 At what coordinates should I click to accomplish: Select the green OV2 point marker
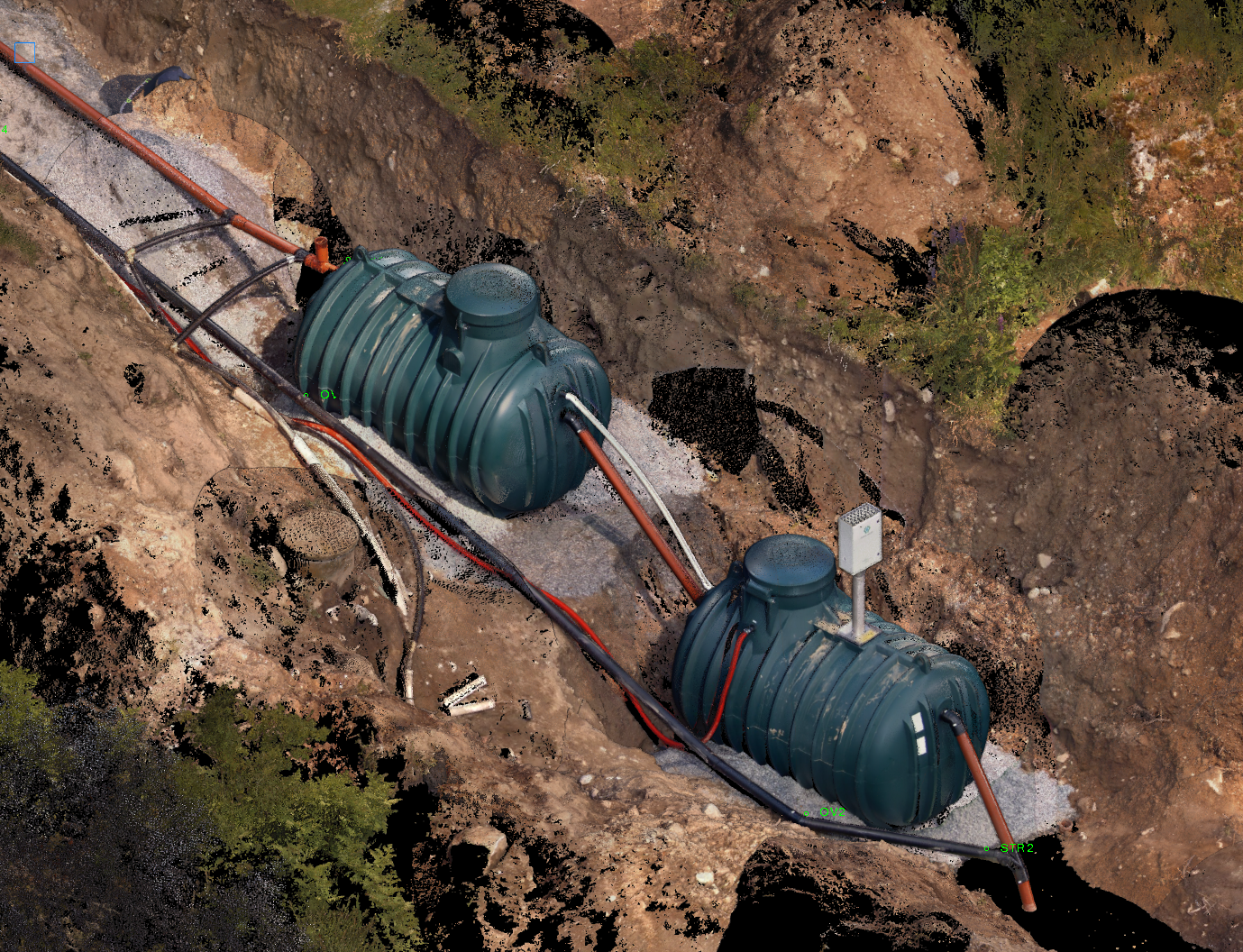coord(807,814)
